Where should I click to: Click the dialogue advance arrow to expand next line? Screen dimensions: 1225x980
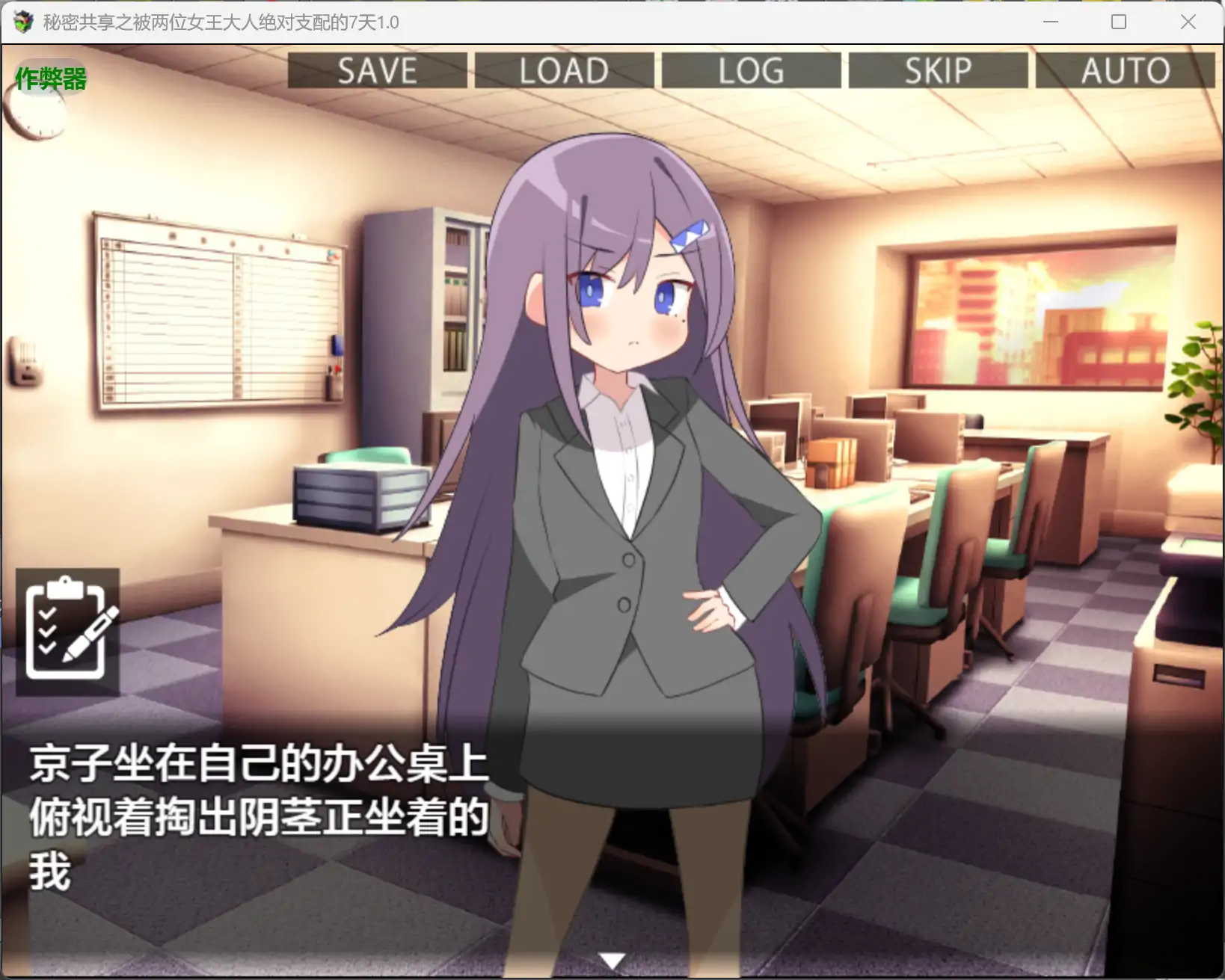coord(612,958)
